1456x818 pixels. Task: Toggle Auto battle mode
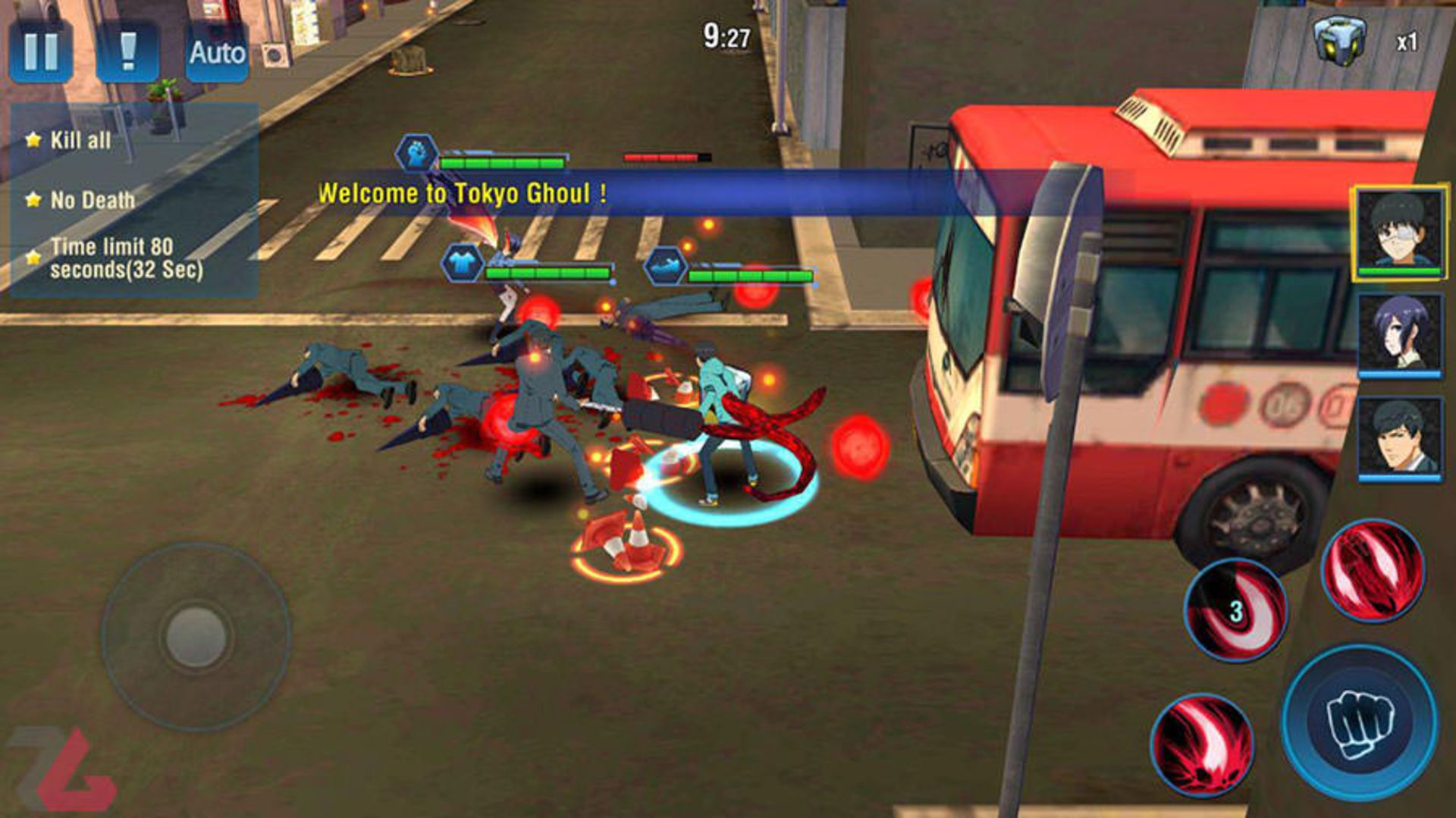pos(217,52)
